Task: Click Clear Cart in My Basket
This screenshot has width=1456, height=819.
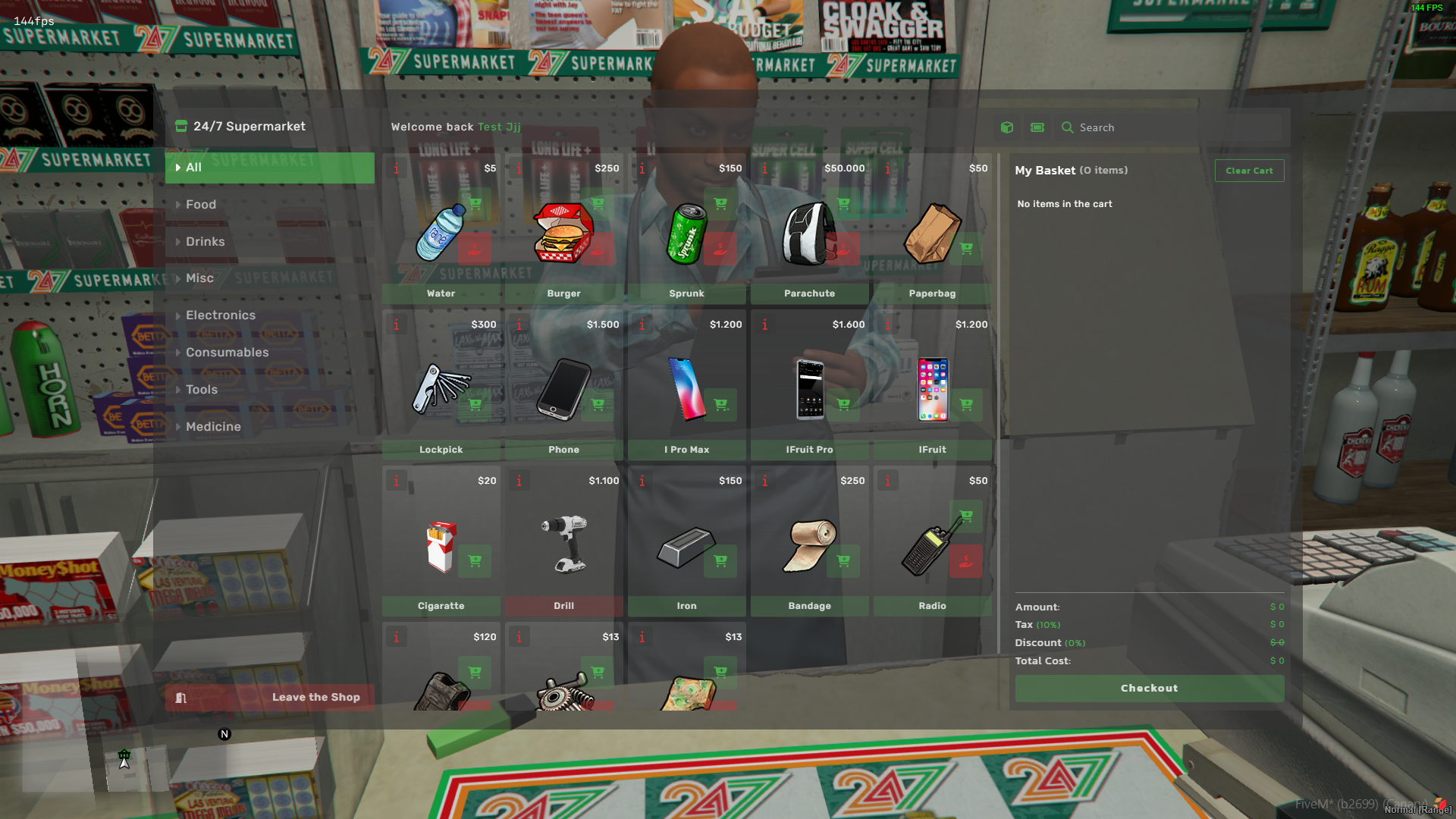Action: (1249, 171)
